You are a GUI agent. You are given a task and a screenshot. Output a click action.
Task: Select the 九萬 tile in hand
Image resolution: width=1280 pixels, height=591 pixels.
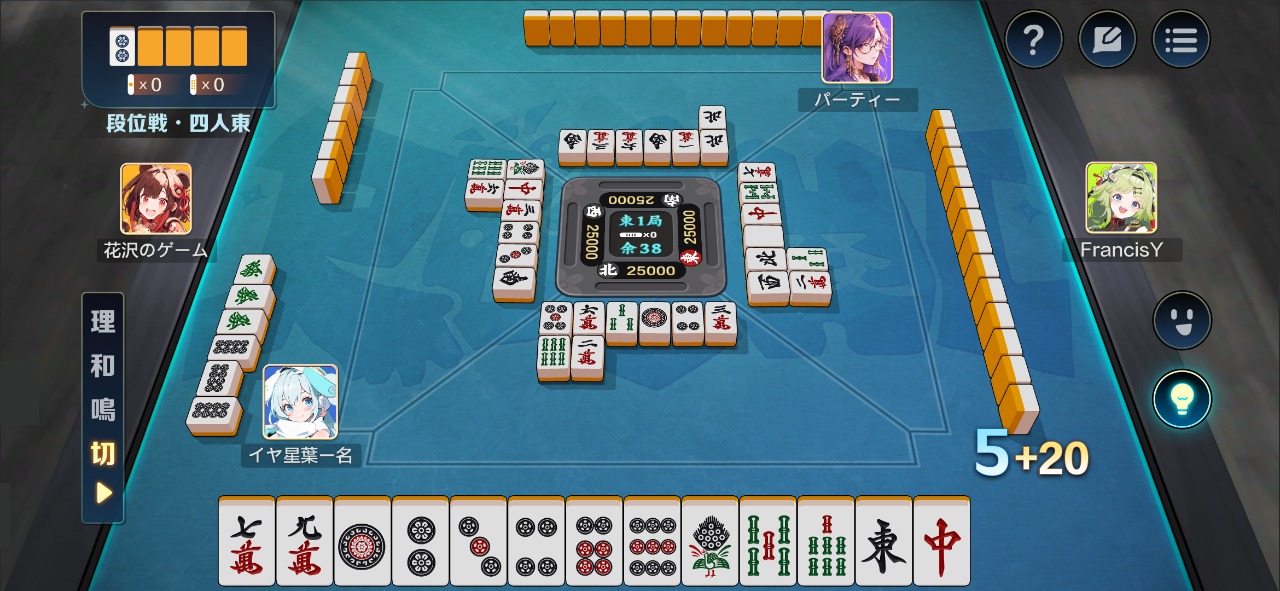pos(305,541)
